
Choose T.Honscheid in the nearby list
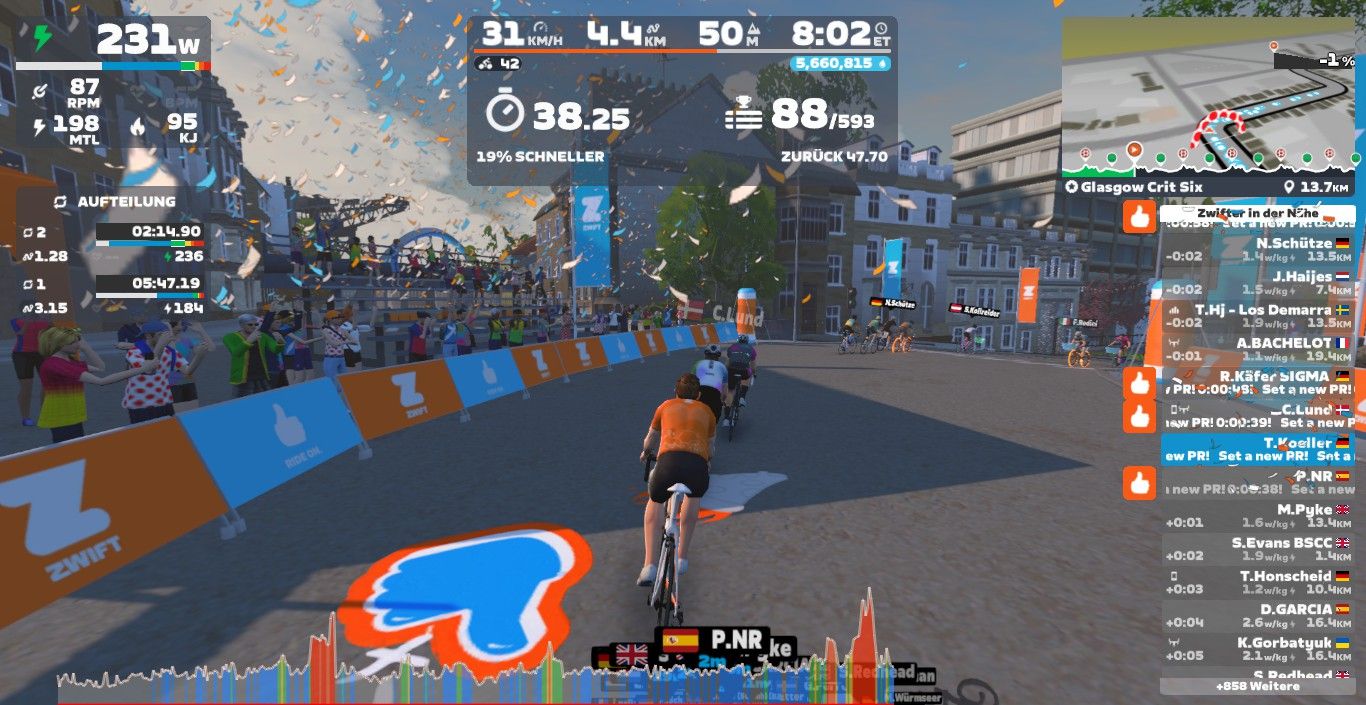point(1257,582)
